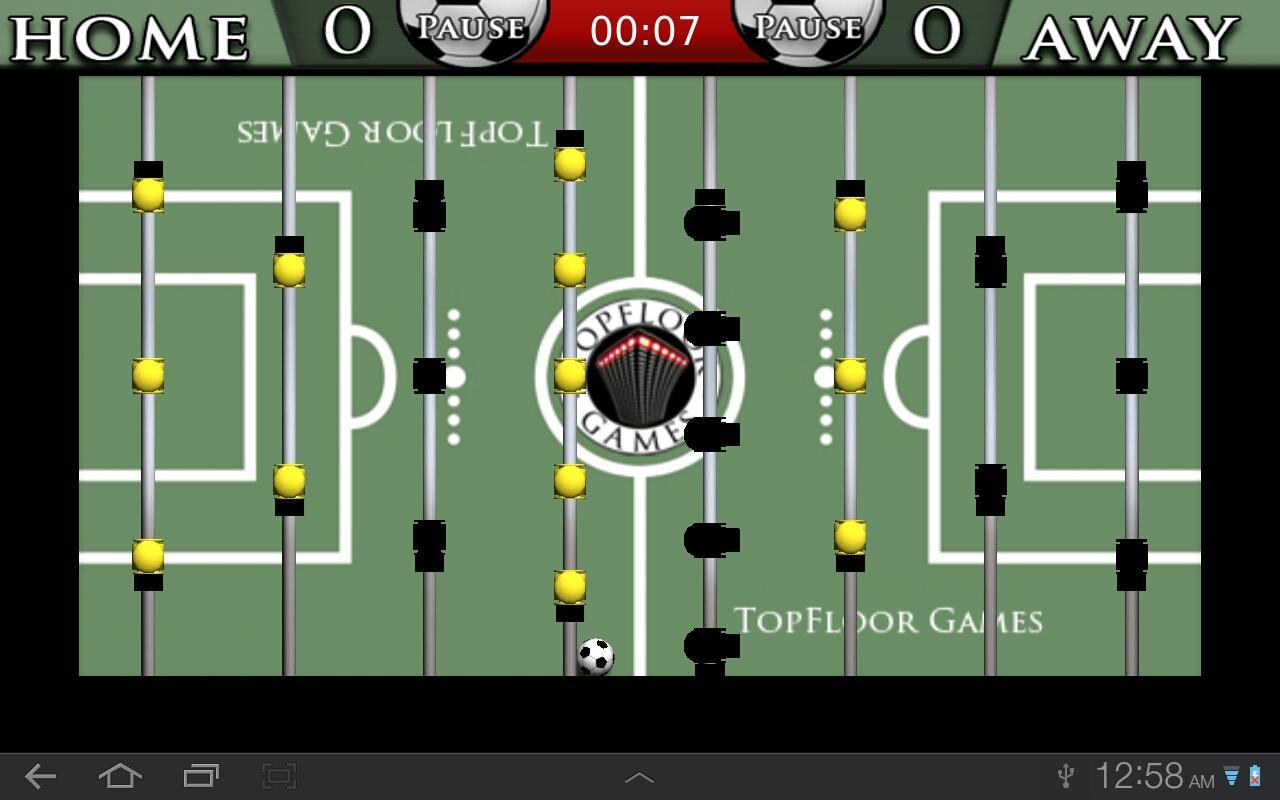Tap the screenshot capture icon in the navigation bar

(x=277, y=773)
